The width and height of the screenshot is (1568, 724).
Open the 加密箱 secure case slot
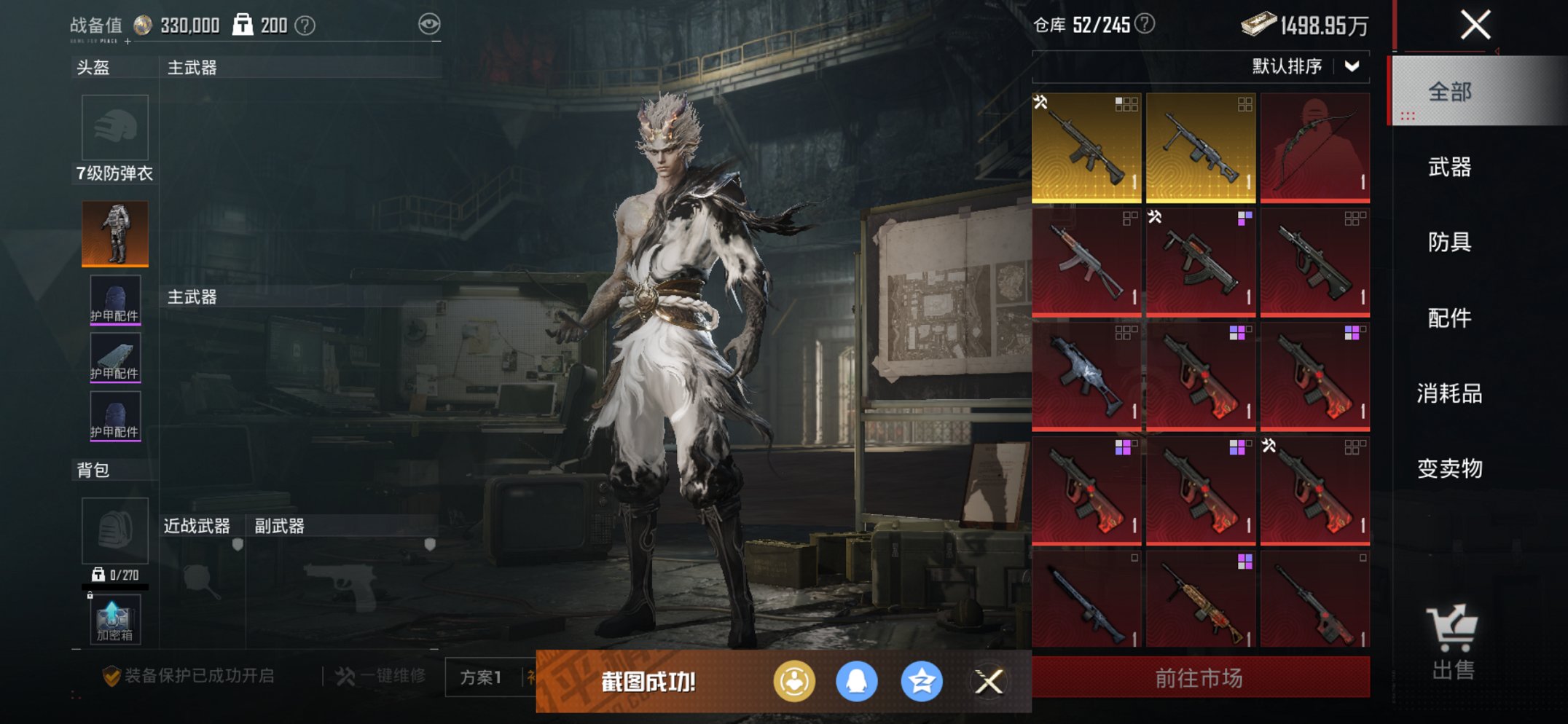tap(115, 621)
